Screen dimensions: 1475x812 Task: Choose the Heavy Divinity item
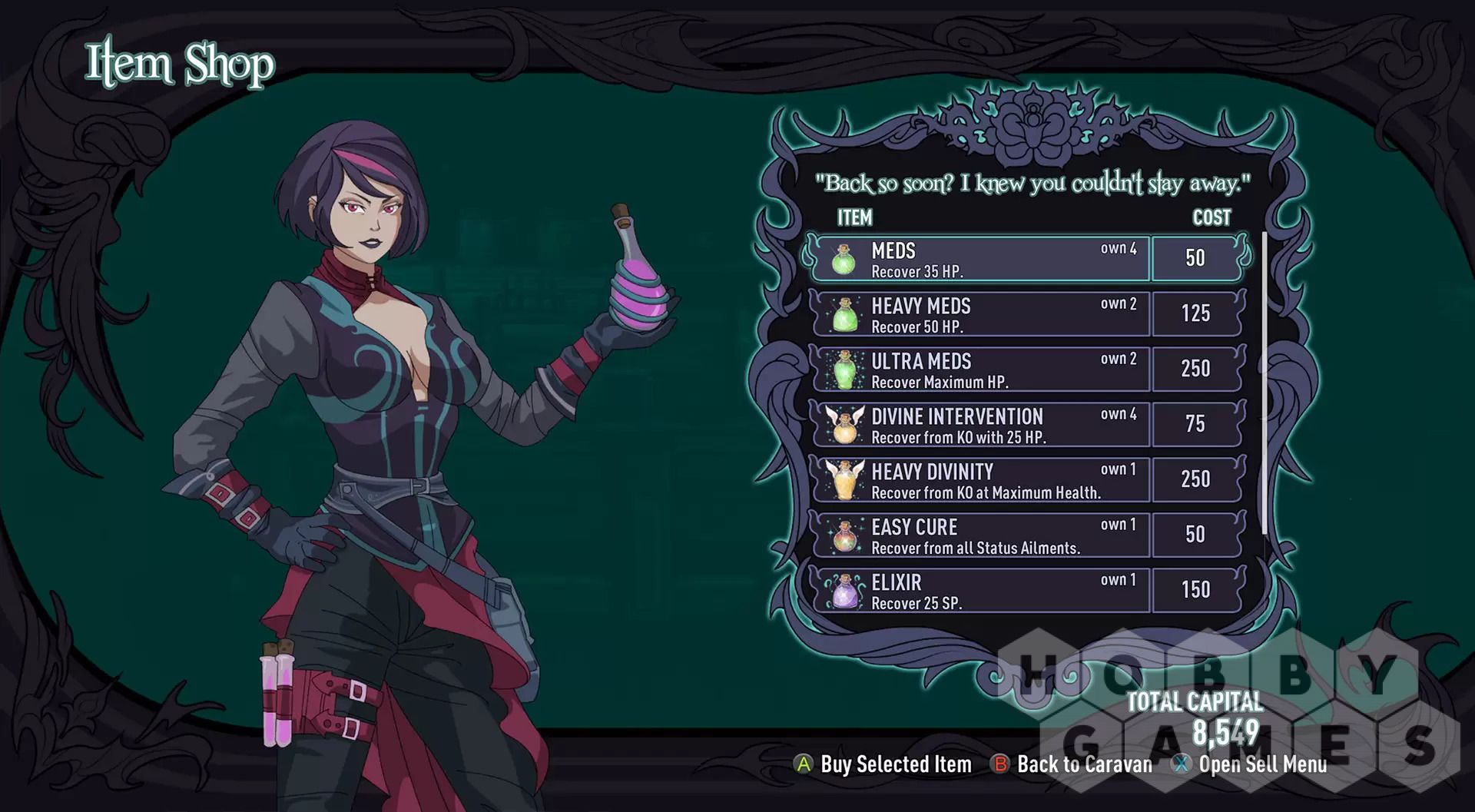click(979, 480)
